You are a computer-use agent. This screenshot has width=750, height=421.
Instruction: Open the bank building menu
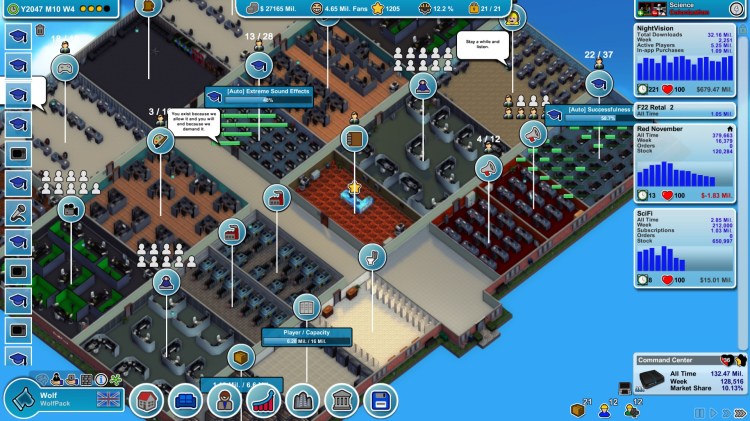[x=341, y=401]
